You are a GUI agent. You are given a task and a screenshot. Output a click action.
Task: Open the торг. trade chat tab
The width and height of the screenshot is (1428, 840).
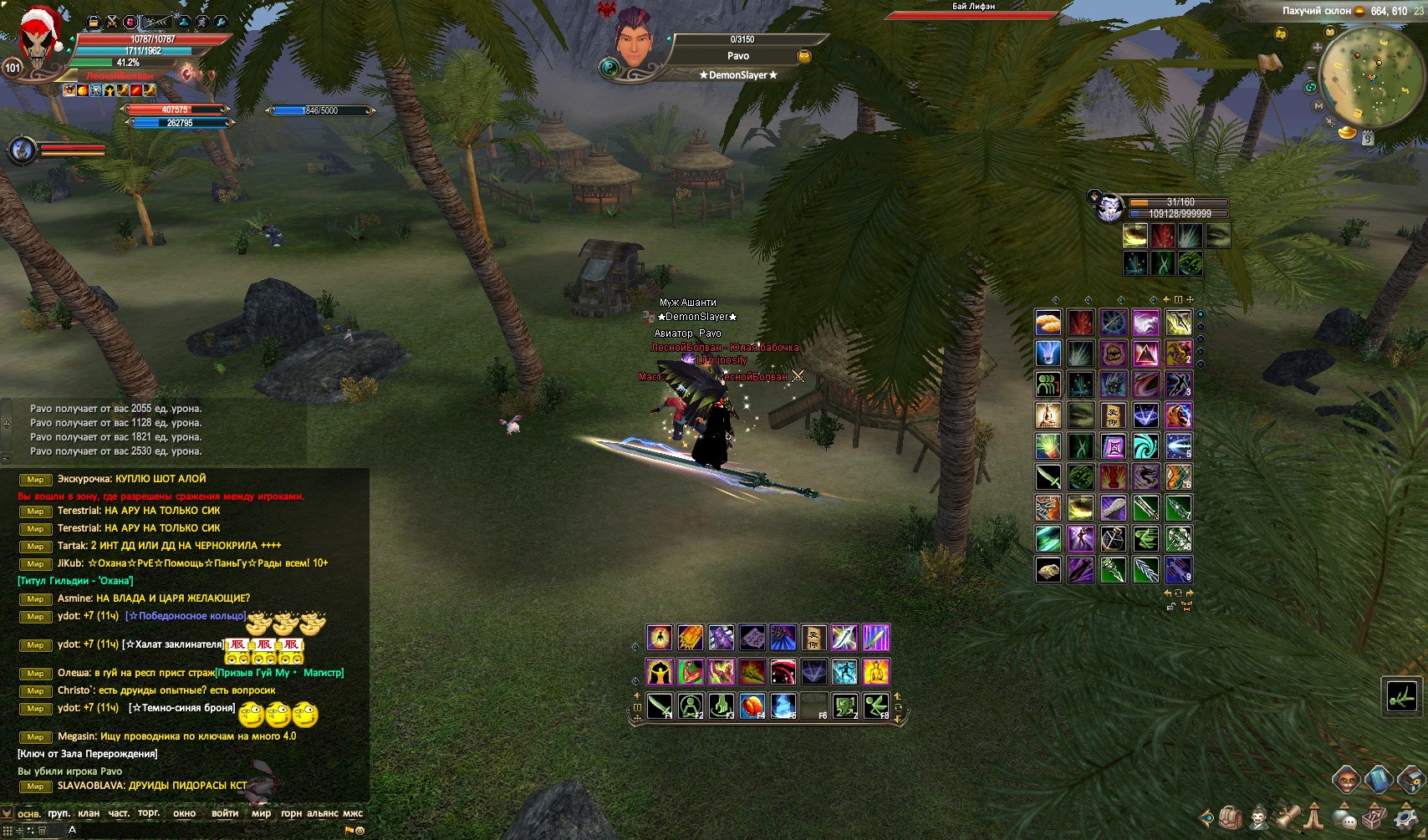pos(149,813)
